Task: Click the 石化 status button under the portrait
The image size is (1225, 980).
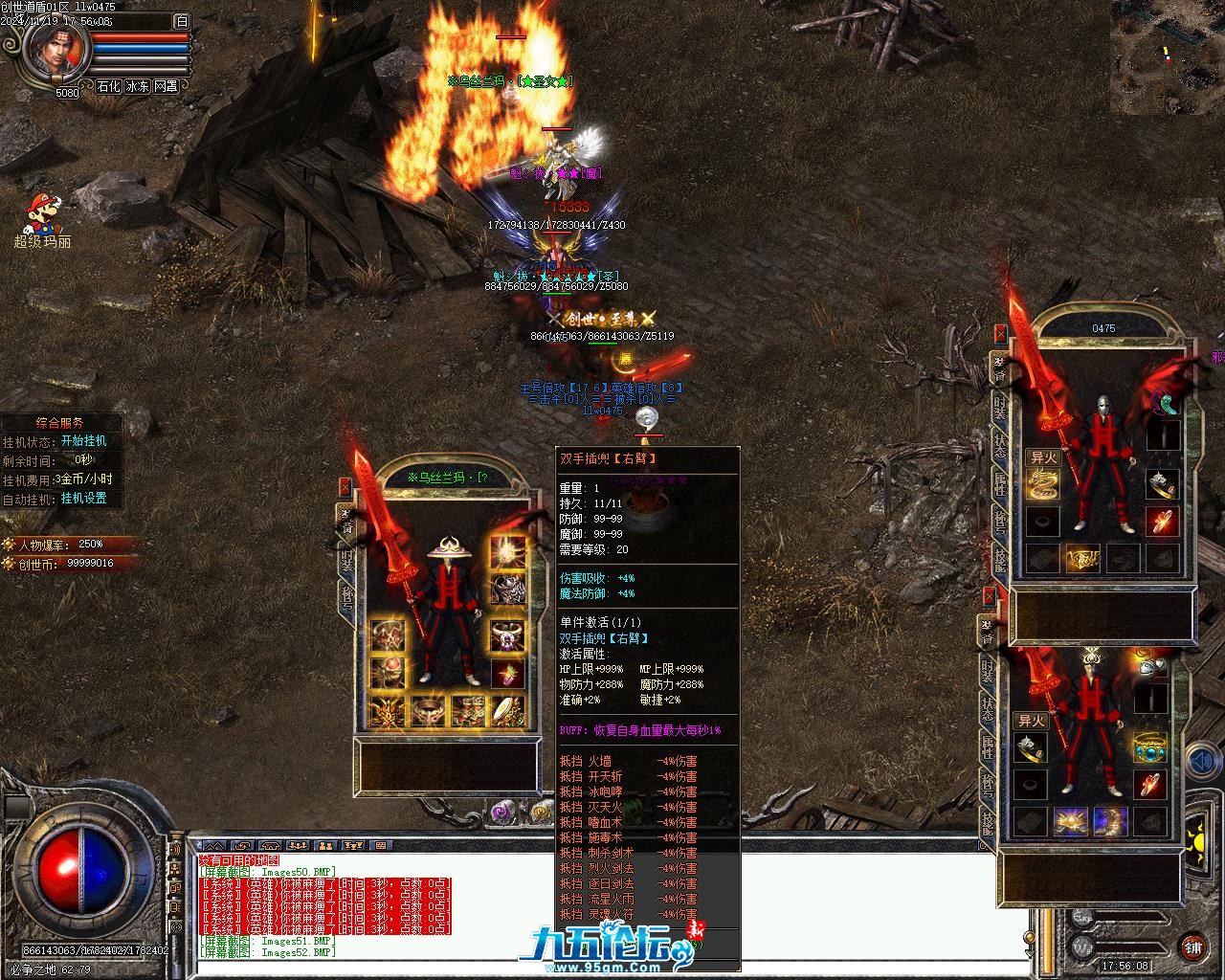Action: pos(108,86)
